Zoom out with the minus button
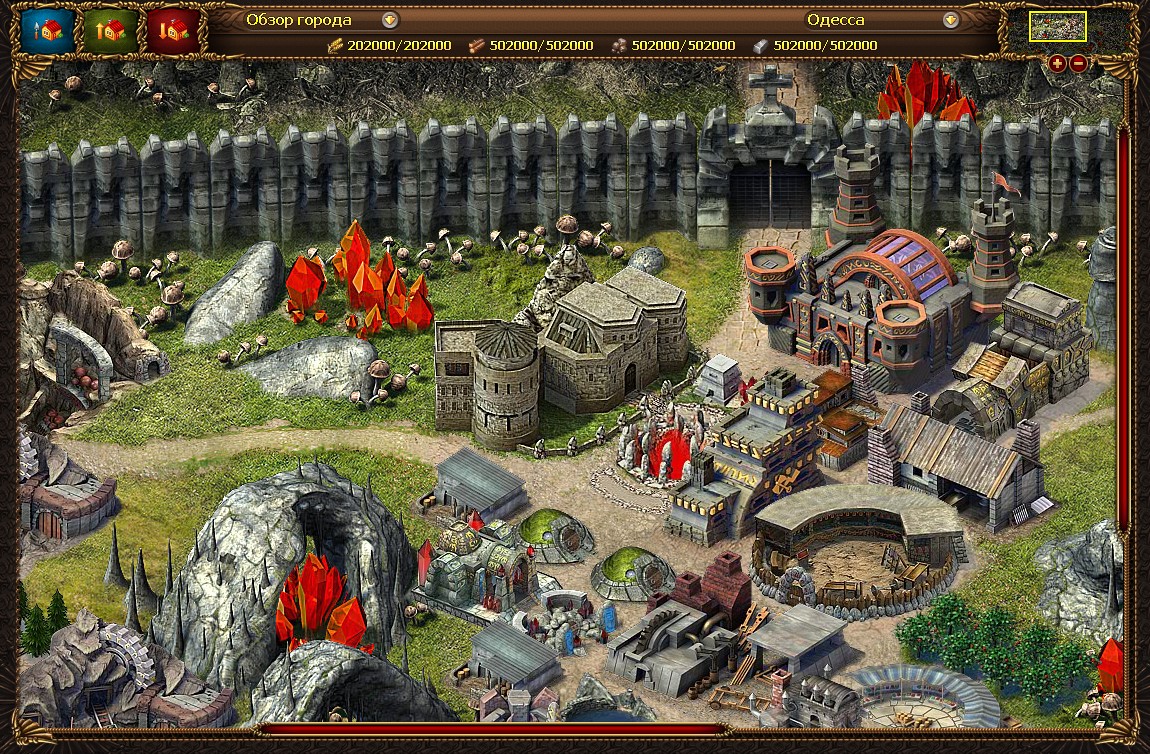Image resolution: width=1150 pixels, height=754 pixels. 1078,63
